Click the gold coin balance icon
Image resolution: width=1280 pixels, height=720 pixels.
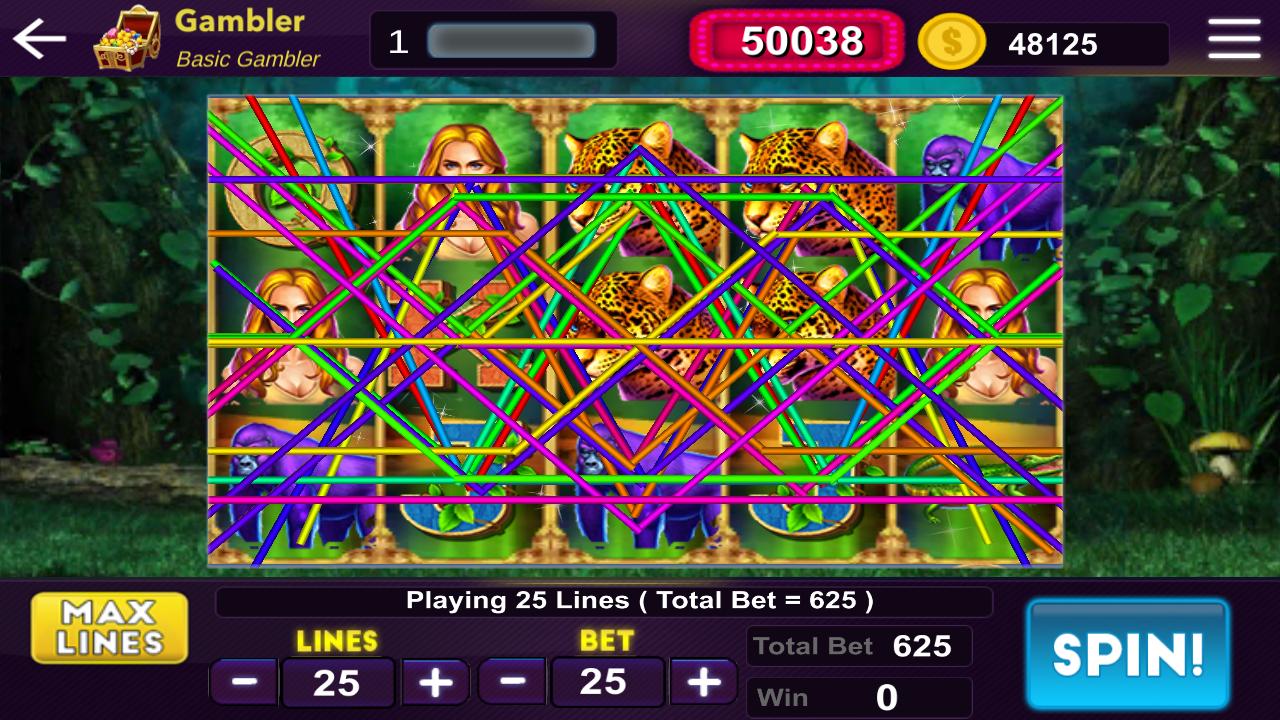(951, 42)
